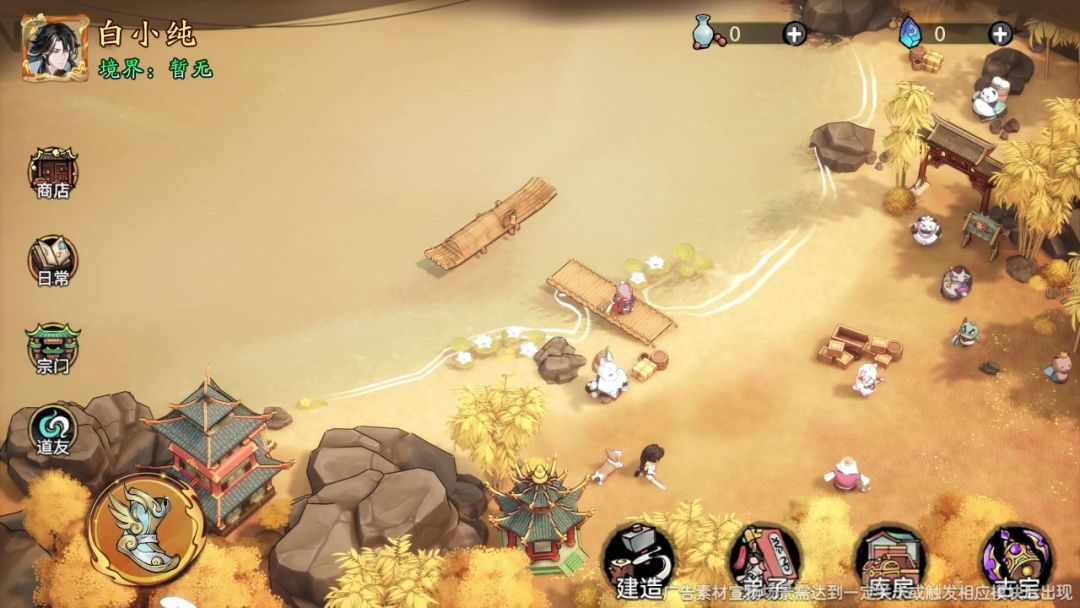Open the 道友 friends menu

(53, 430)
